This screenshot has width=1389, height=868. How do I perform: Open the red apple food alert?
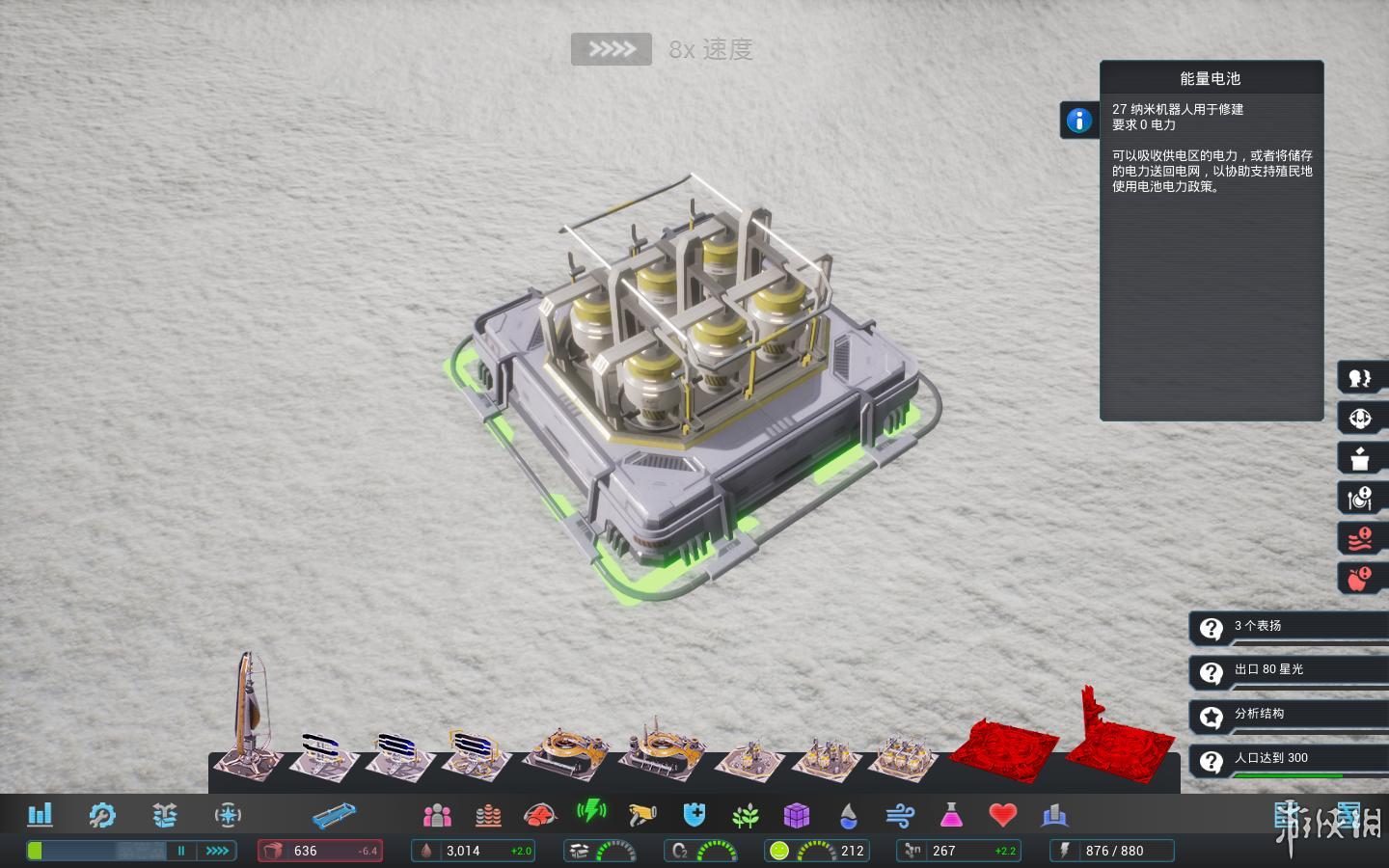(1360, 579)
